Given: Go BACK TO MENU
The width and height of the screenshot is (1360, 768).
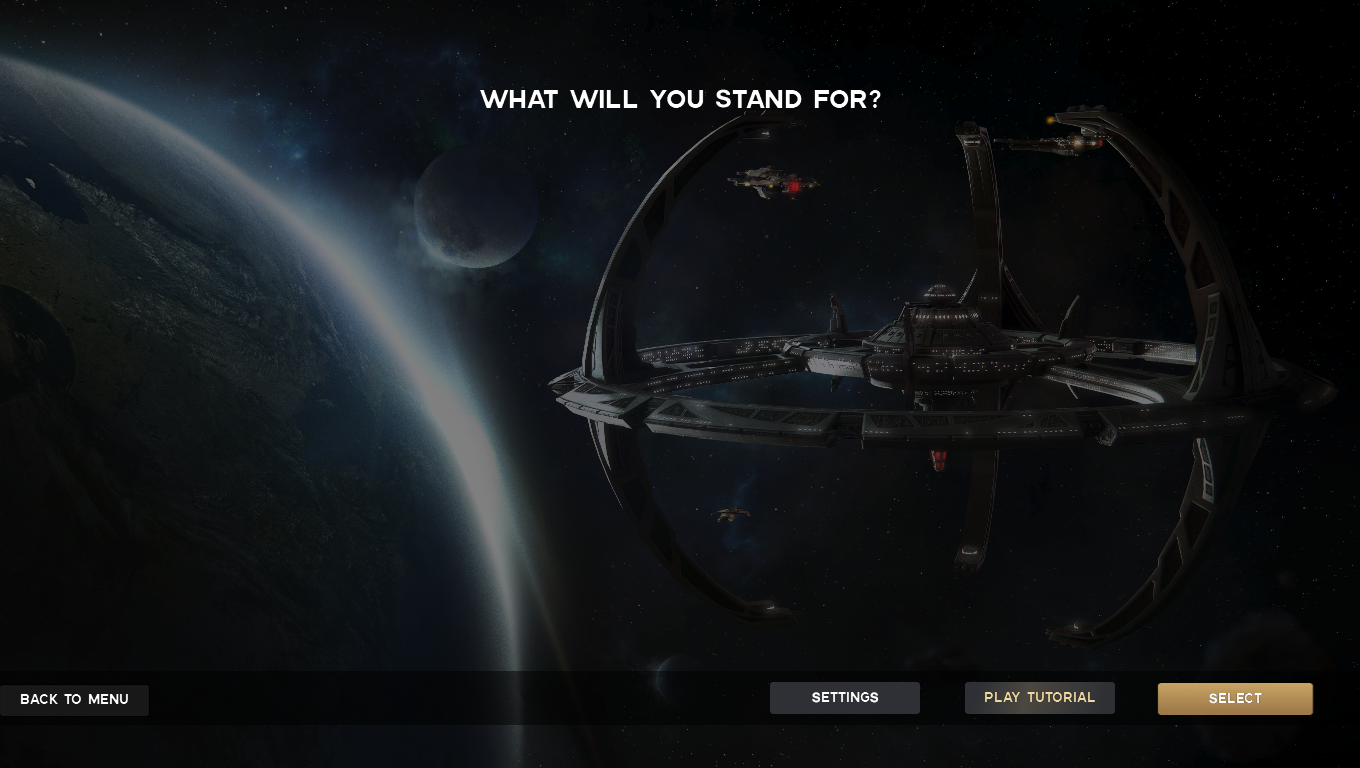Looking at the screenshot, I should pos(74,699).
